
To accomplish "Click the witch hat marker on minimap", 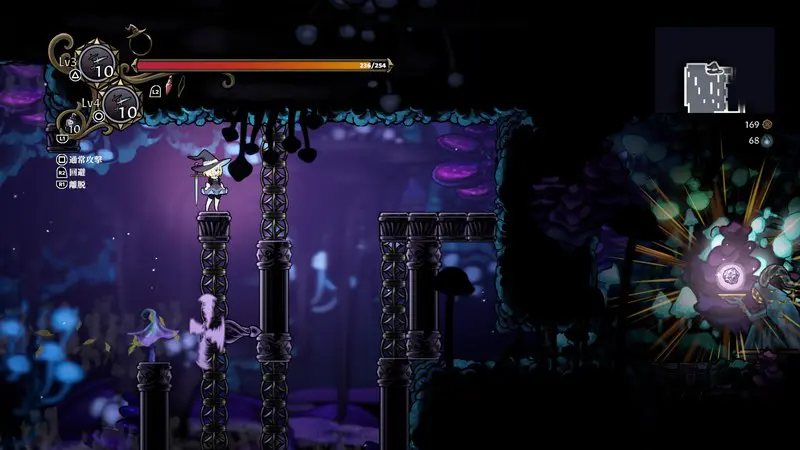I will [714, 68].
